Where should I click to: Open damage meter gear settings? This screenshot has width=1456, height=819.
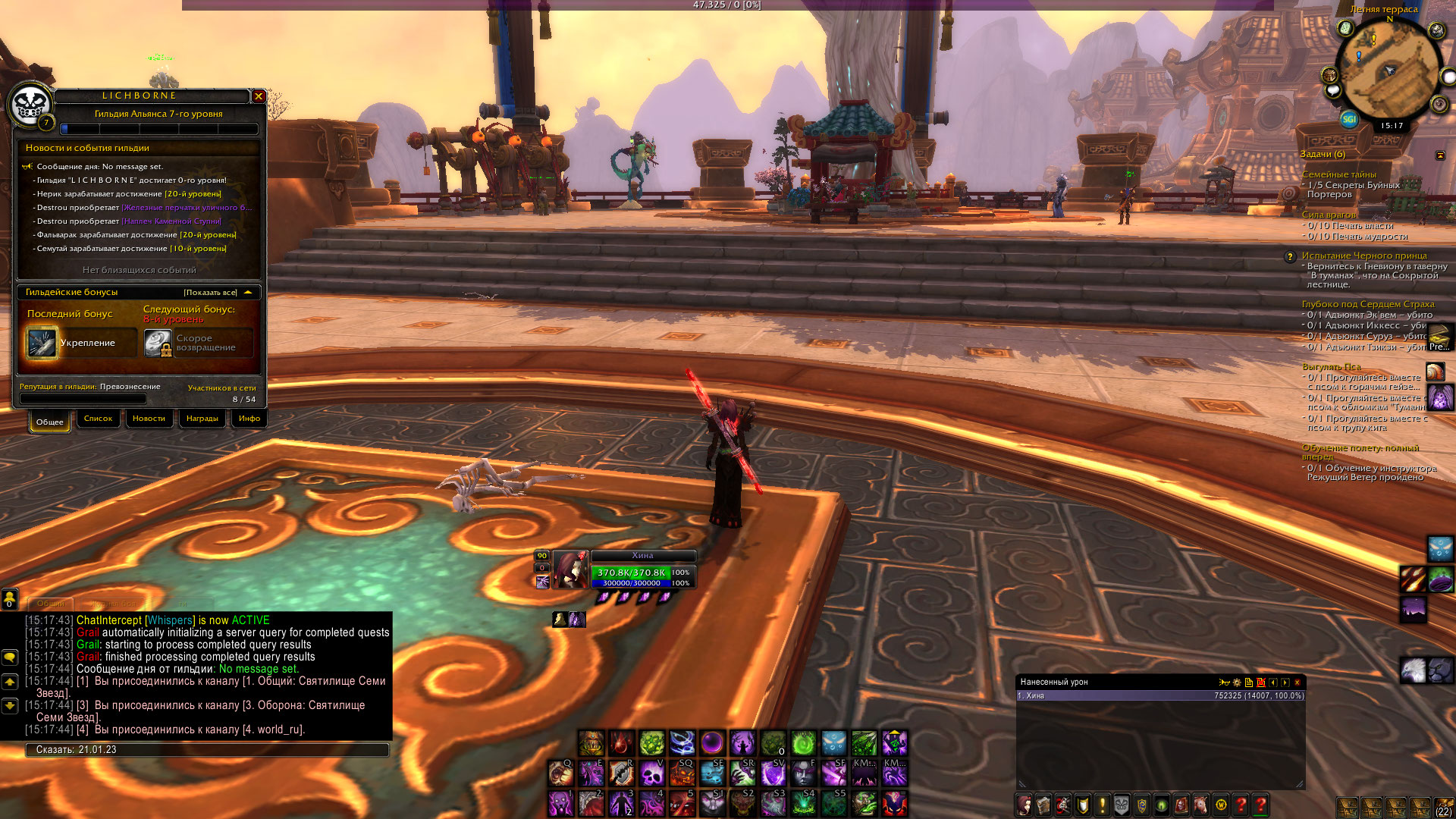(1237, 682)
